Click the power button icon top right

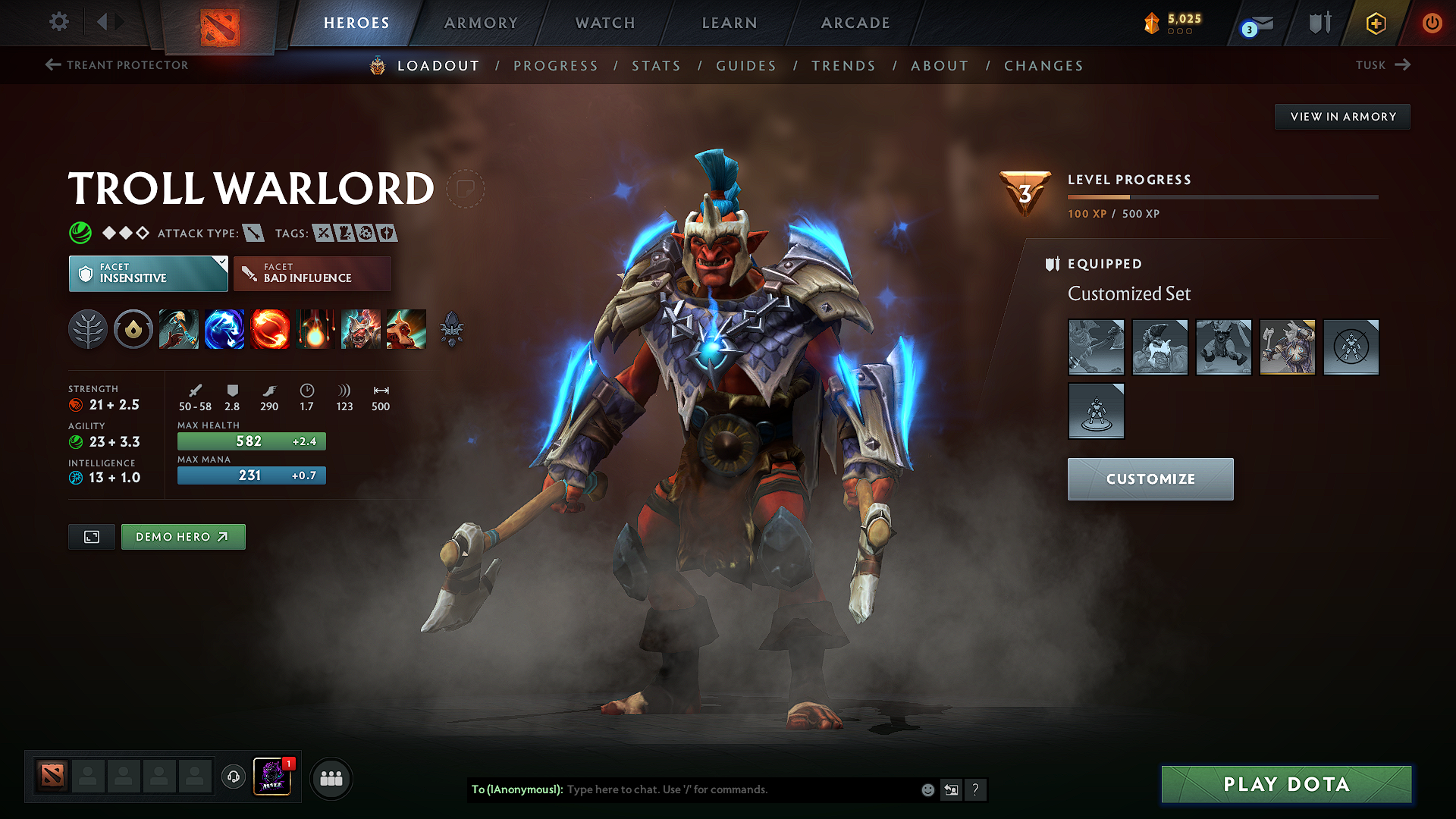point(1432,23)
